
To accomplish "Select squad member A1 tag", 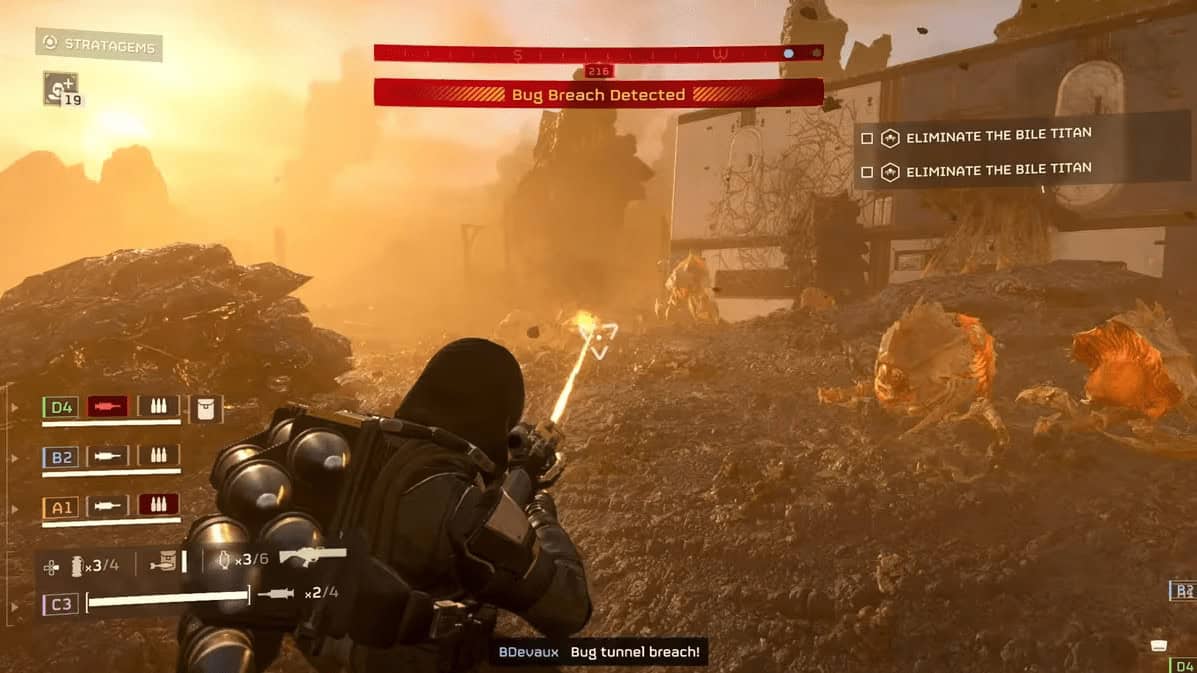I will pyautogui.click(x=61, y=507).
